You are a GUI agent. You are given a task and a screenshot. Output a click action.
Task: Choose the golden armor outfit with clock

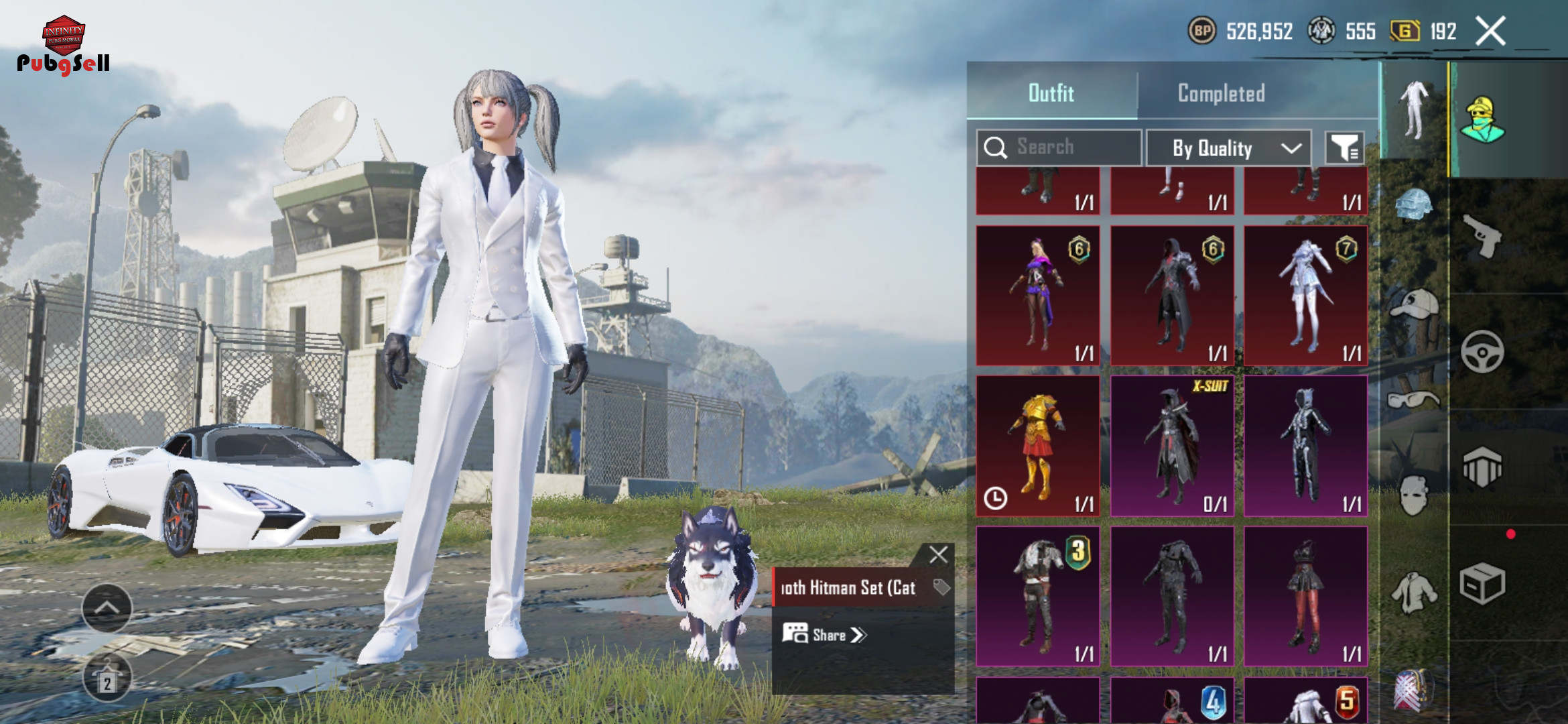[x=1037, y=446]
